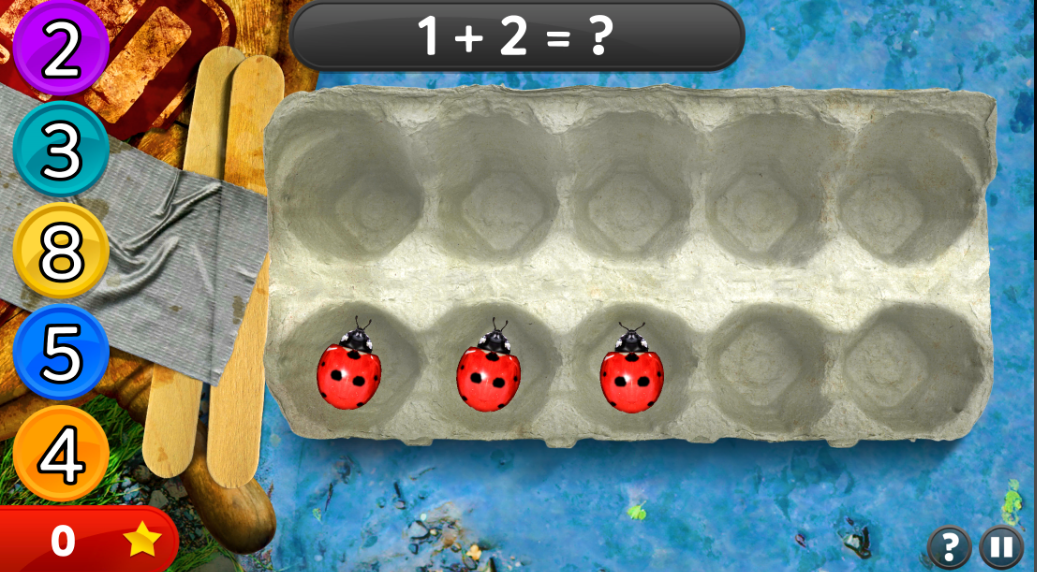Open the question mark help button
Image resolution: width=1037 pixels, height=572 pixels.
pos(949,547)
